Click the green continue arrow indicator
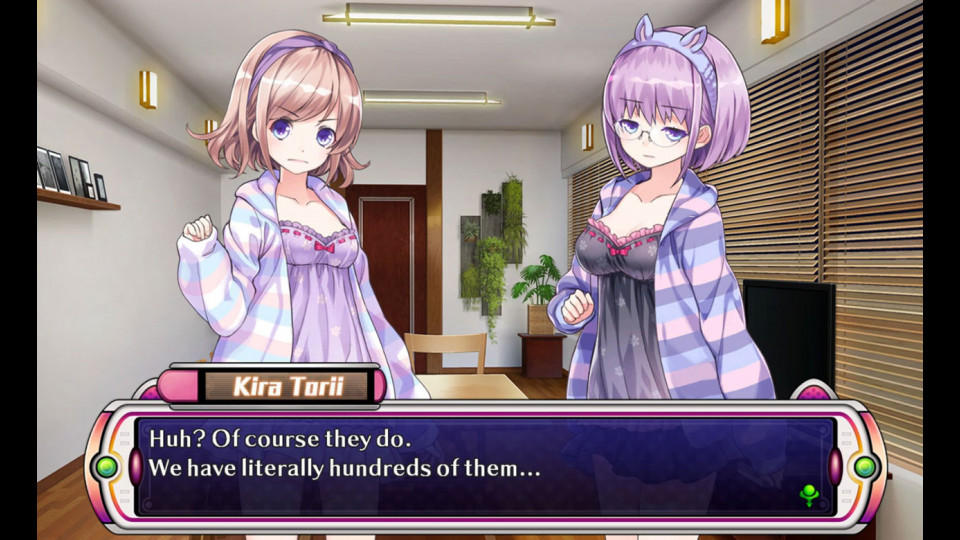Viewport: 960px width, 540px height. click(809, 494)
